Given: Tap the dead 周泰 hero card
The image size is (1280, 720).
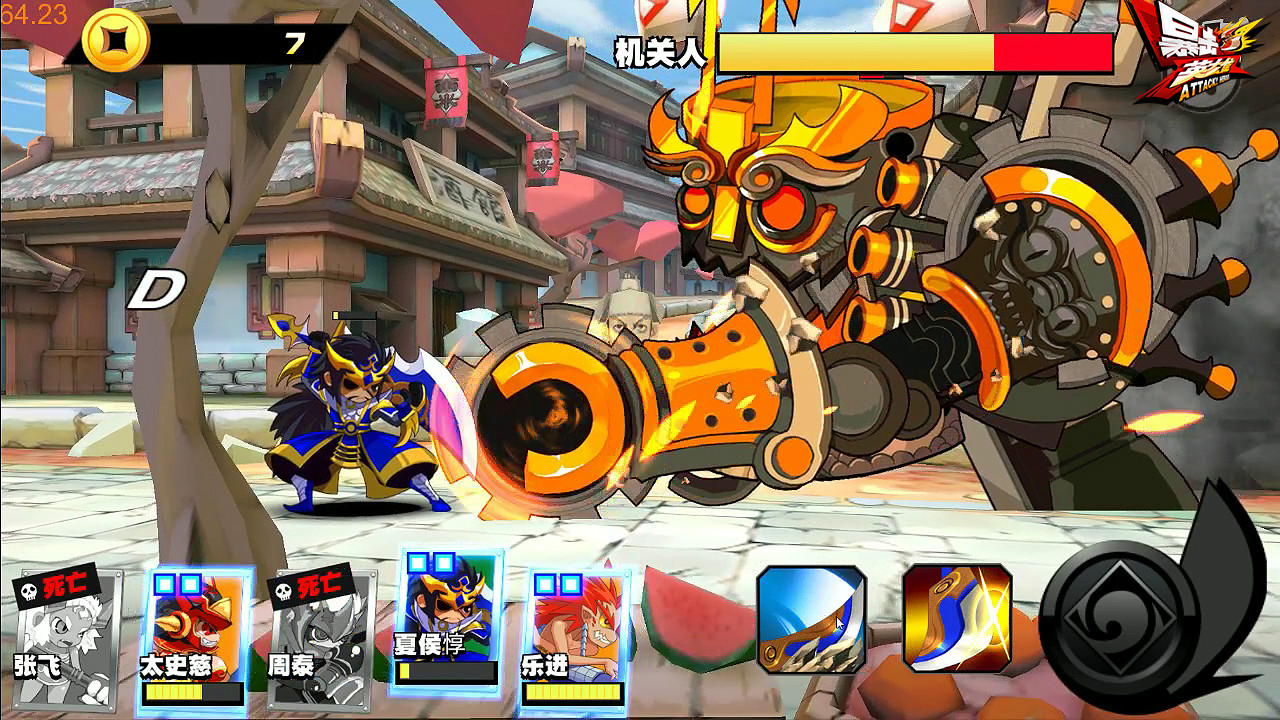Looking at the screenshot, I should 321,638.
